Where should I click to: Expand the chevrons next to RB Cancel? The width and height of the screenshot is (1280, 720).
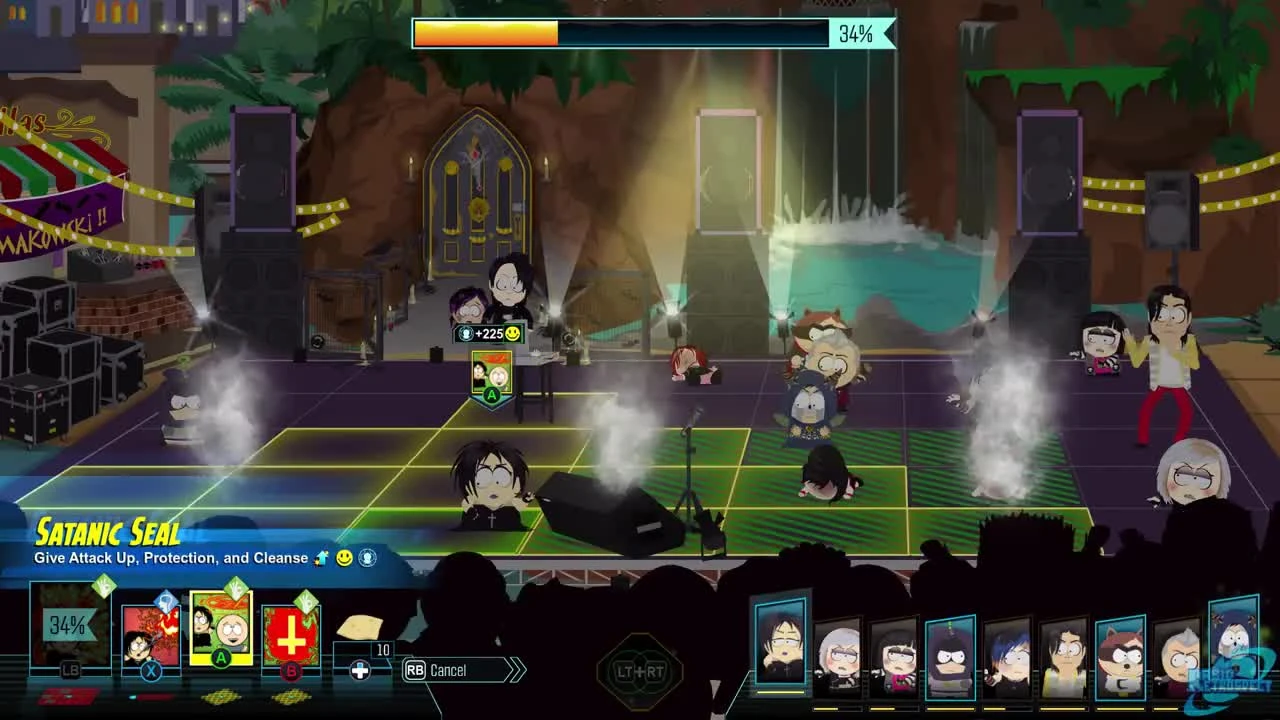515,669
